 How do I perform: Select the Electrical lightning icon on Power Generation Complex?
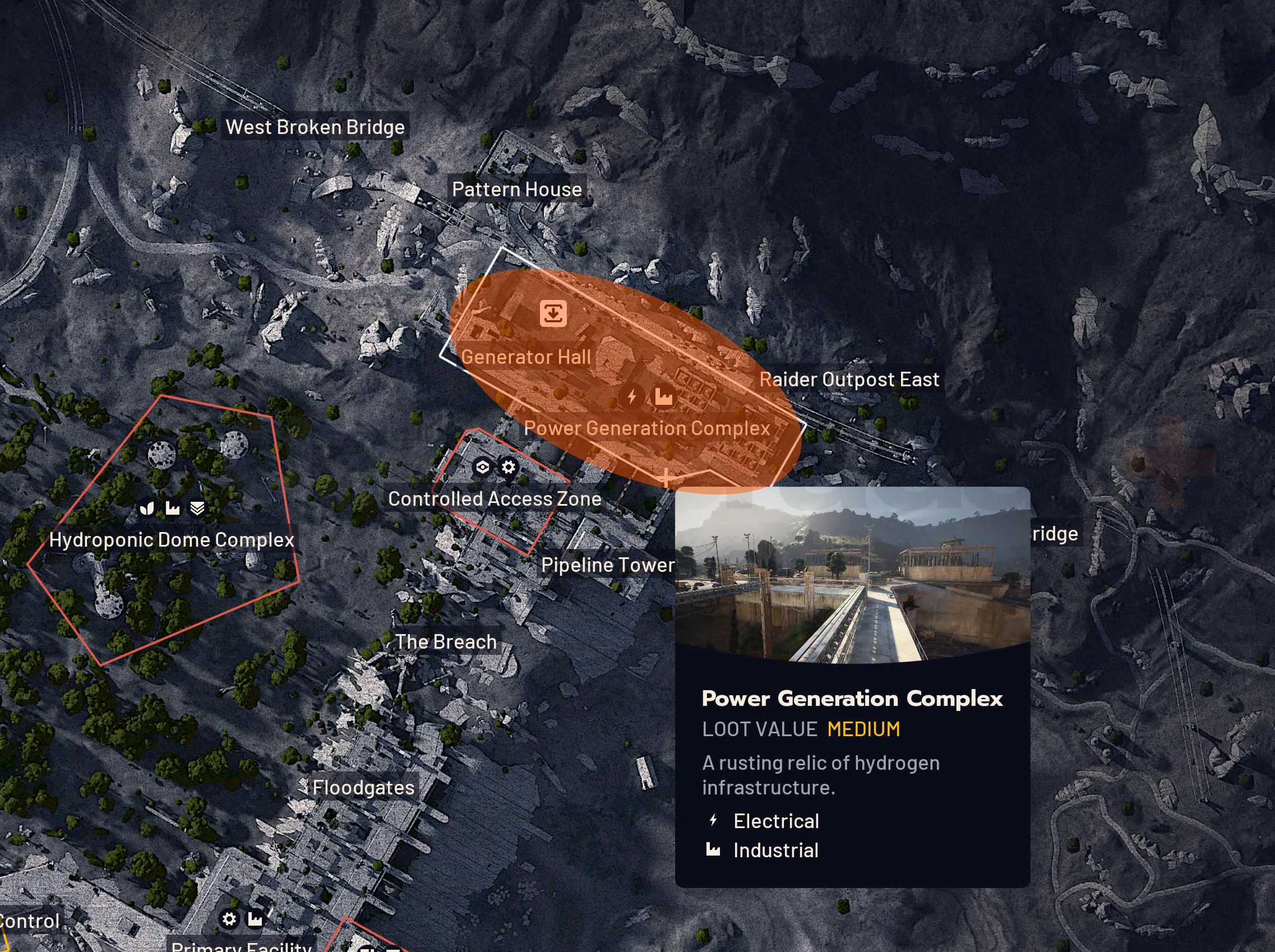pos(632,396)
